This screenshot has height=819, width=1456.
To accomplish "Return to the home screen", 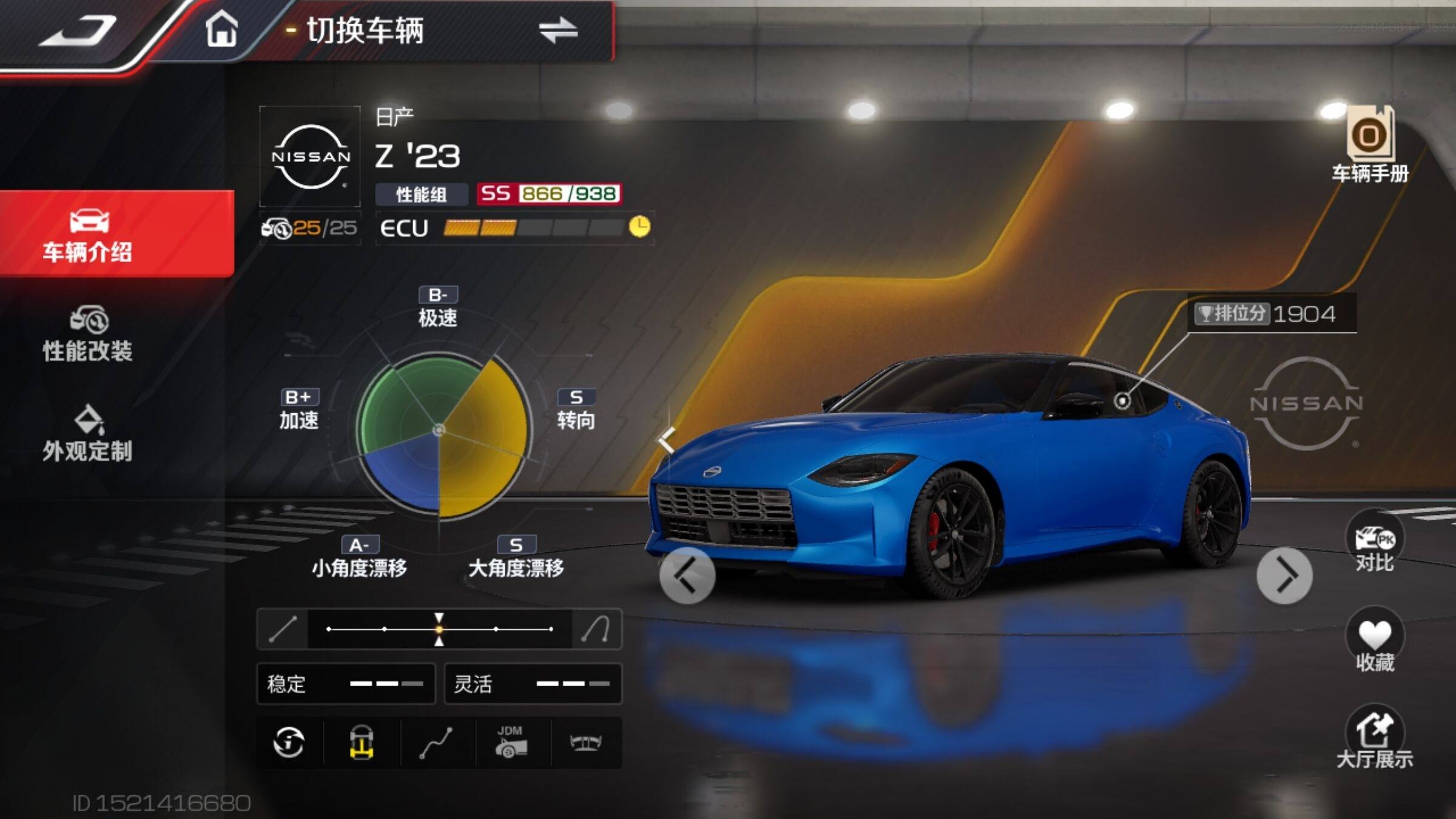I will pyautogui.click(x=221, y=29).
